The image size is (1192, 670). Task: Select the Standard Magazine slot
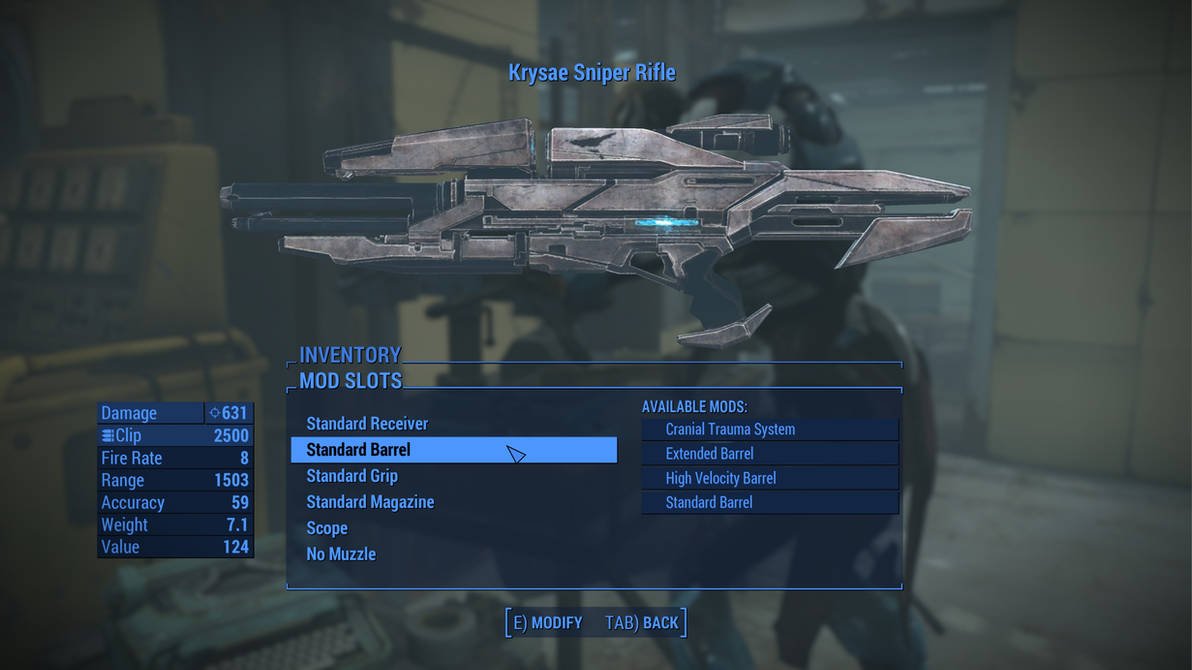(370, 502)
